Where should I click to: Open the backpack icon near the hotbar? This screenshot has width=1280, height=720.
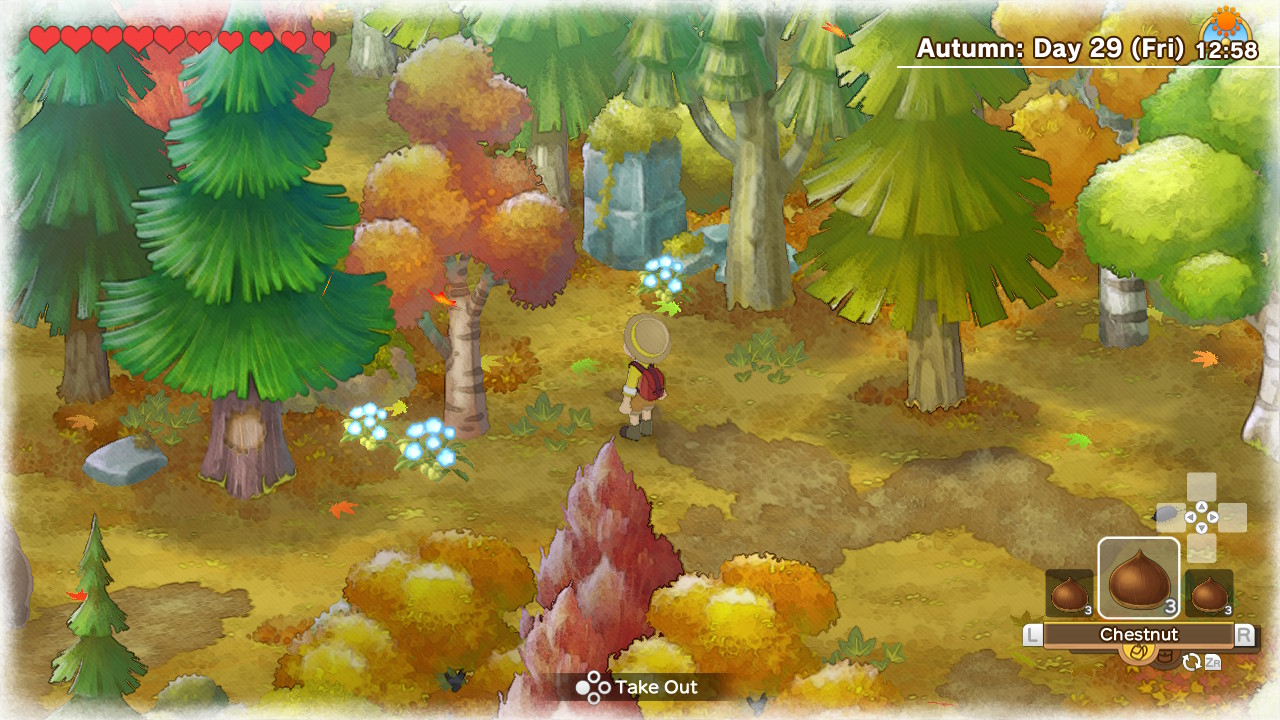point(1165,656)
